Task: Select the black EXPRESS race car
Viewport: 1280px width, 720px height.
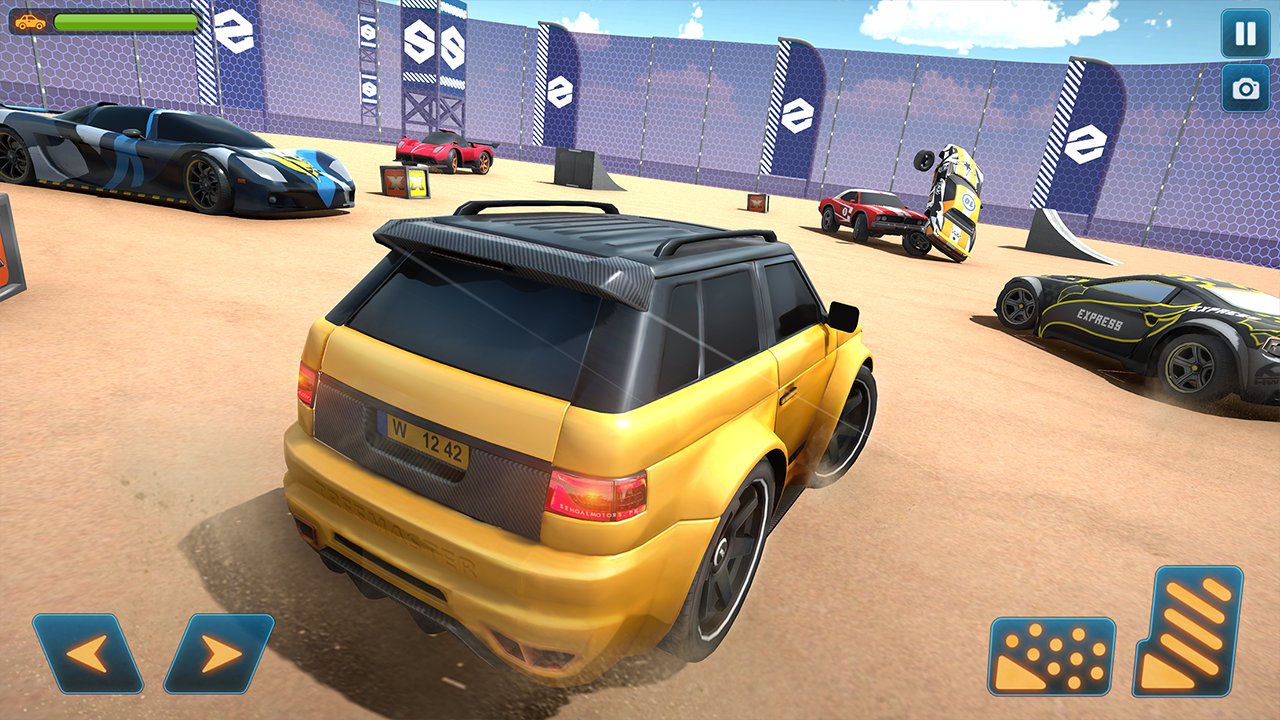Action: point(1130,320)
